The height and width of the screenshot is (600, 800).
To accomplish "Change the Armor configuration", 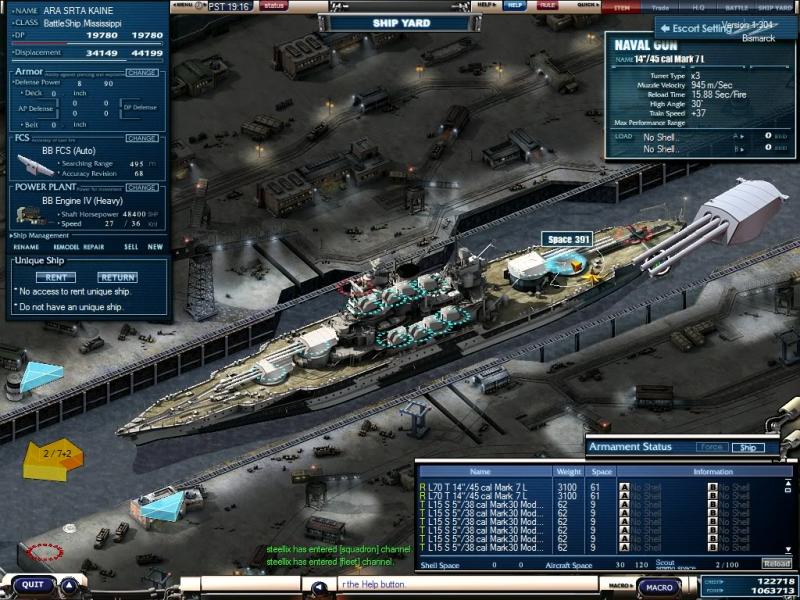I will 142,72.
